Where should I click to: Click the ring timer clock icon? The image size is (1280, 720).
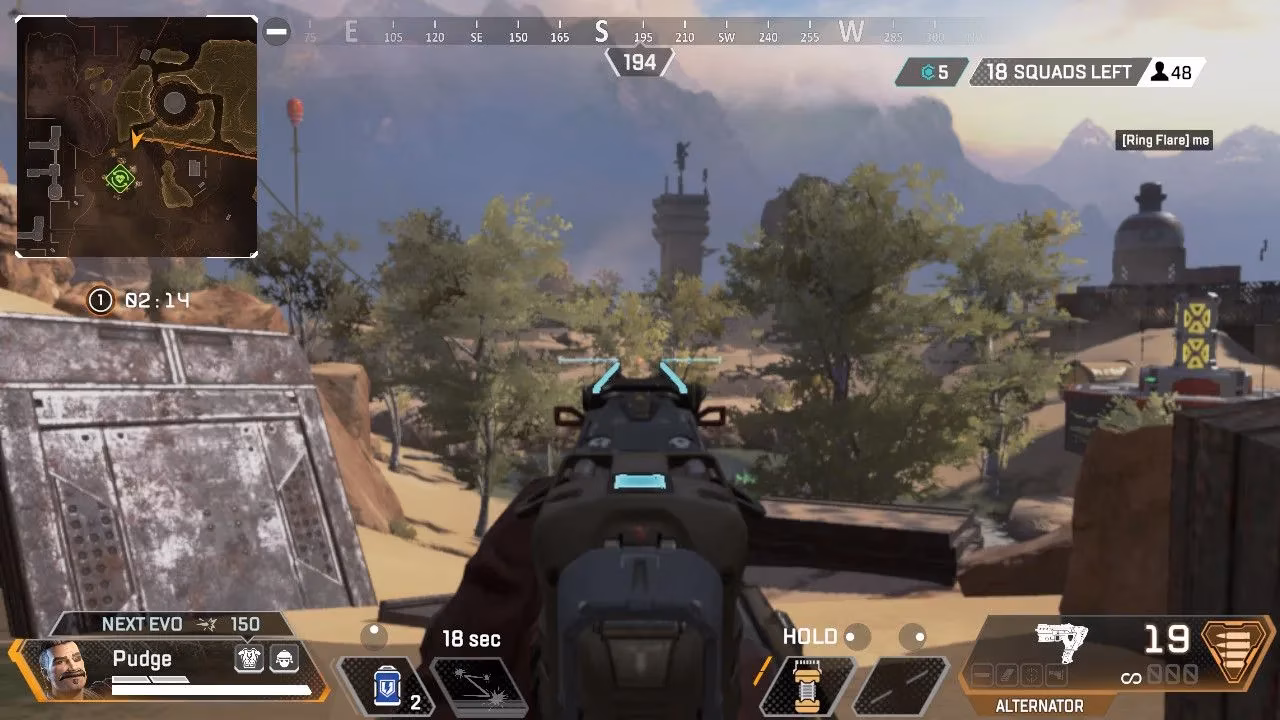click(99, 298)
